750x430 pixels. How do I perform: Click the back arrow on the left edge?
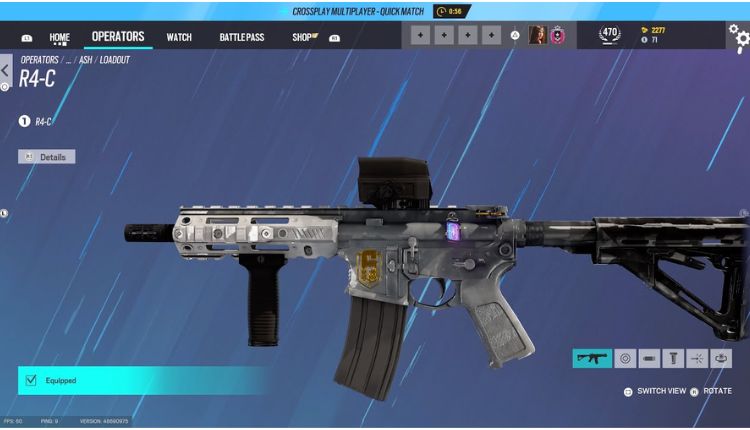pos(6,70)
